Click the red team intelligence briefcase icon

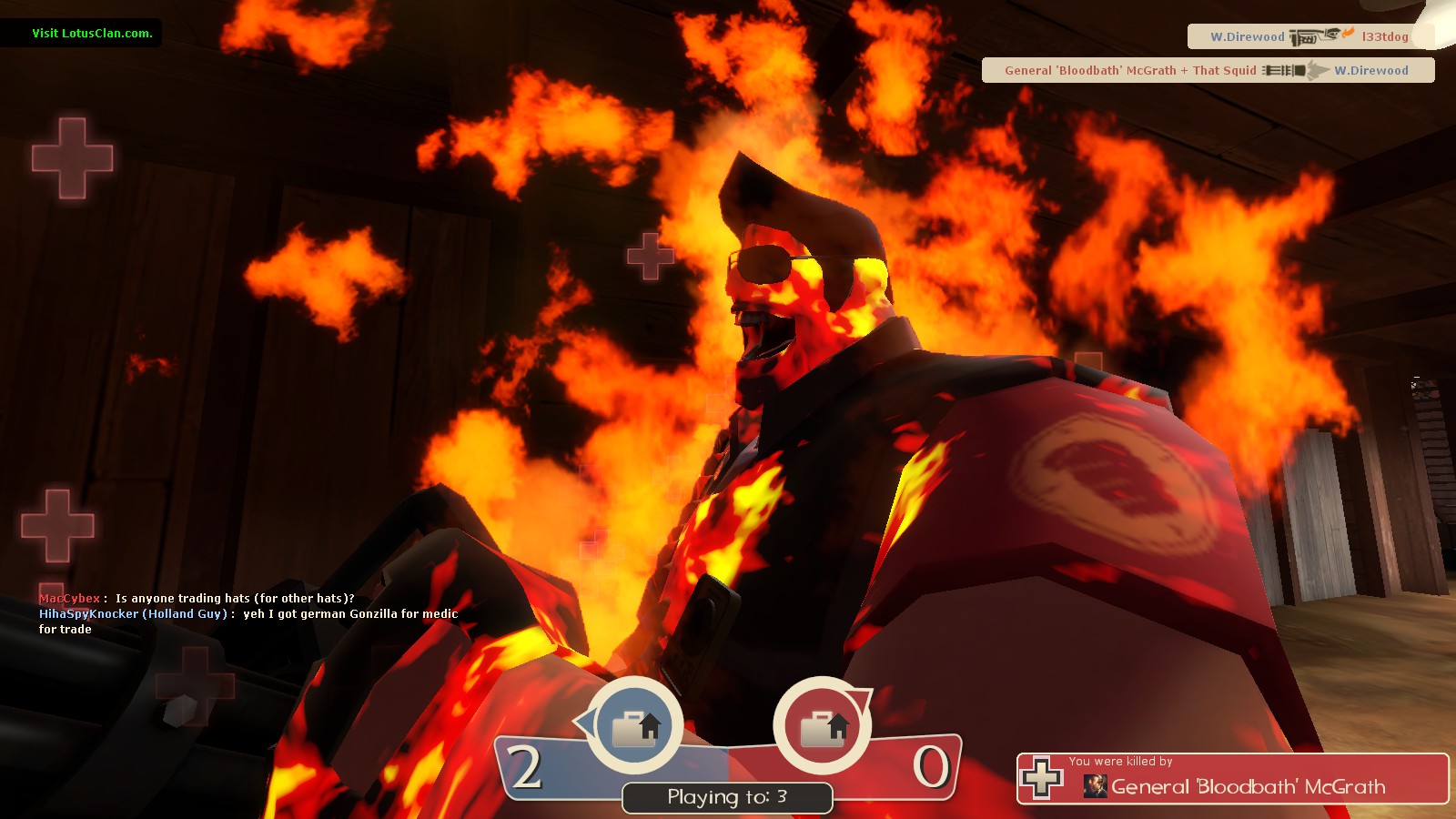pyautogui.click(x=823, y=727)
